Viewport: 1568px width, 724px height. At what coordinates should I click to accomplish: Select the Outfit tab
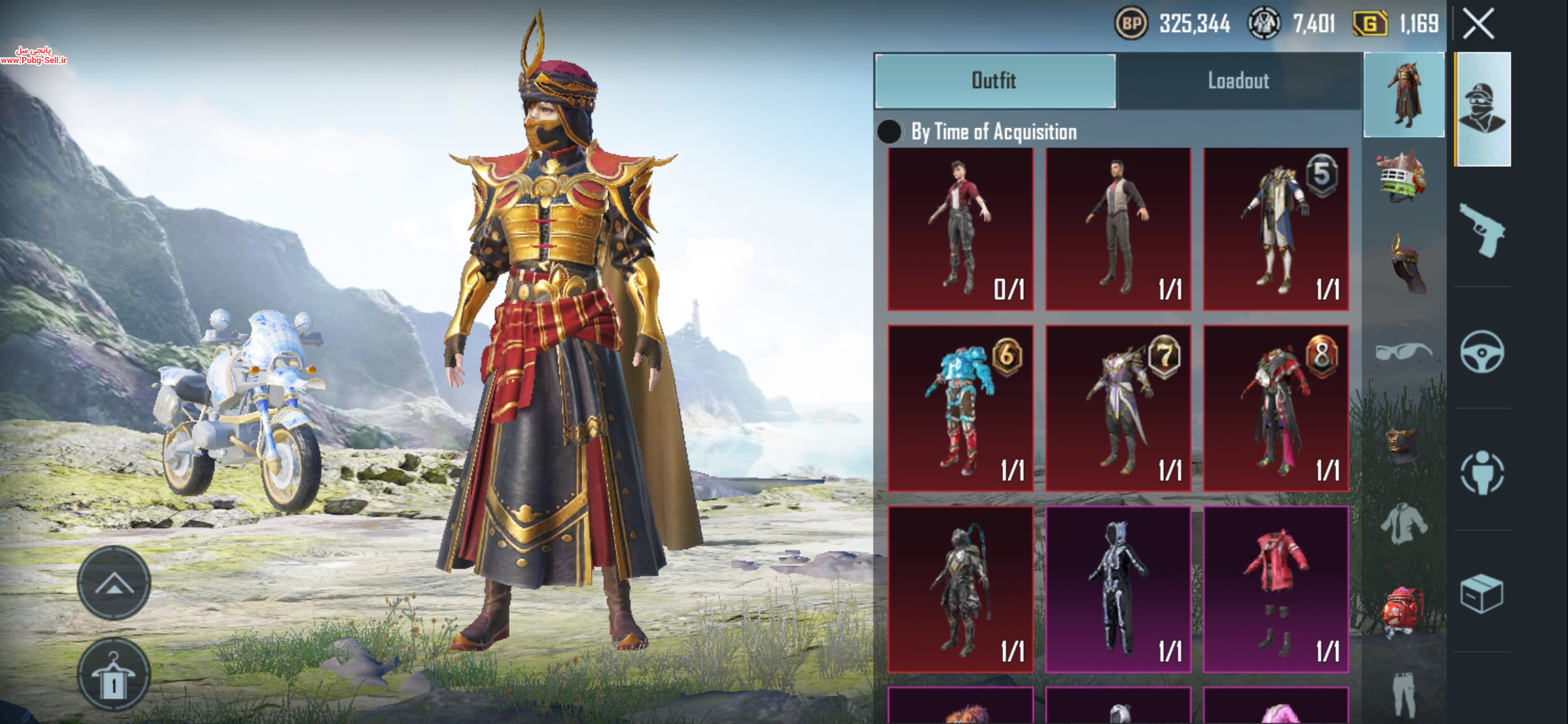[995, 81]
